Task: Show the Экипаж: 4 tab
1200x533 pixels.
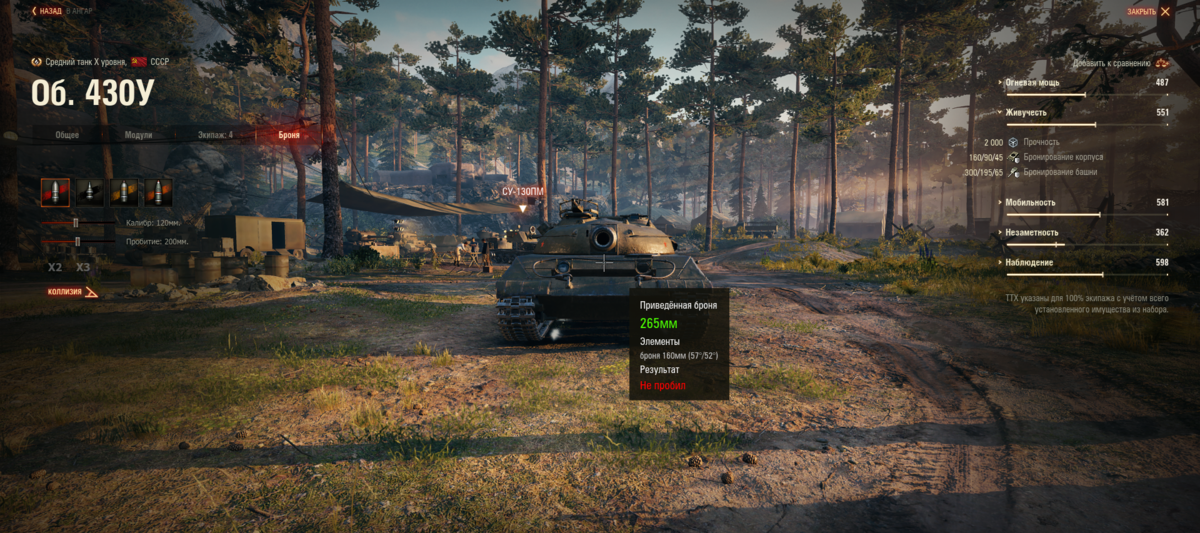Action: (x=215, y=134)
